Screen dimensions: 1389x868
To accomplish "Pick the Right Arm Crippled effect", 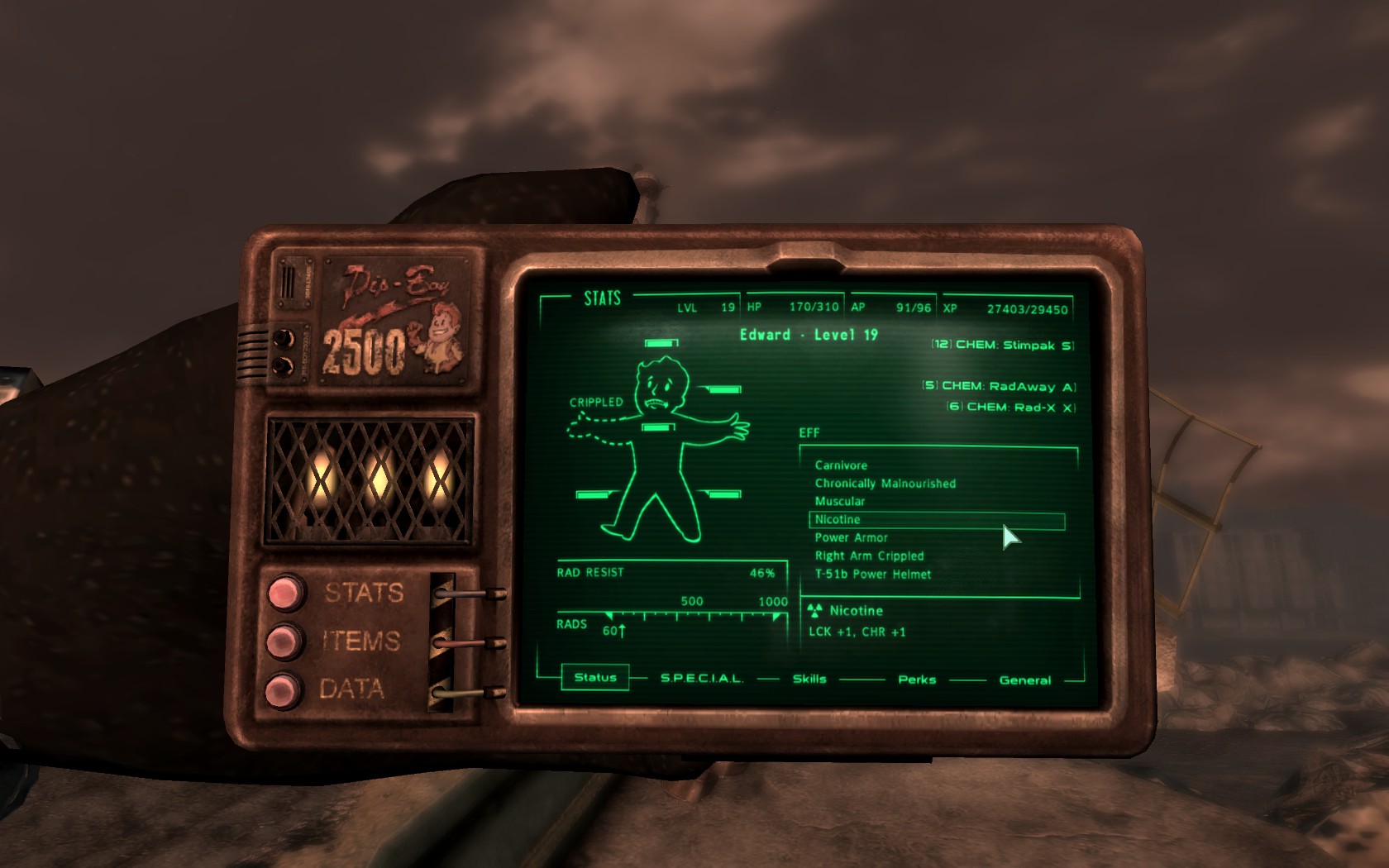I will click(x=869, y=556).
